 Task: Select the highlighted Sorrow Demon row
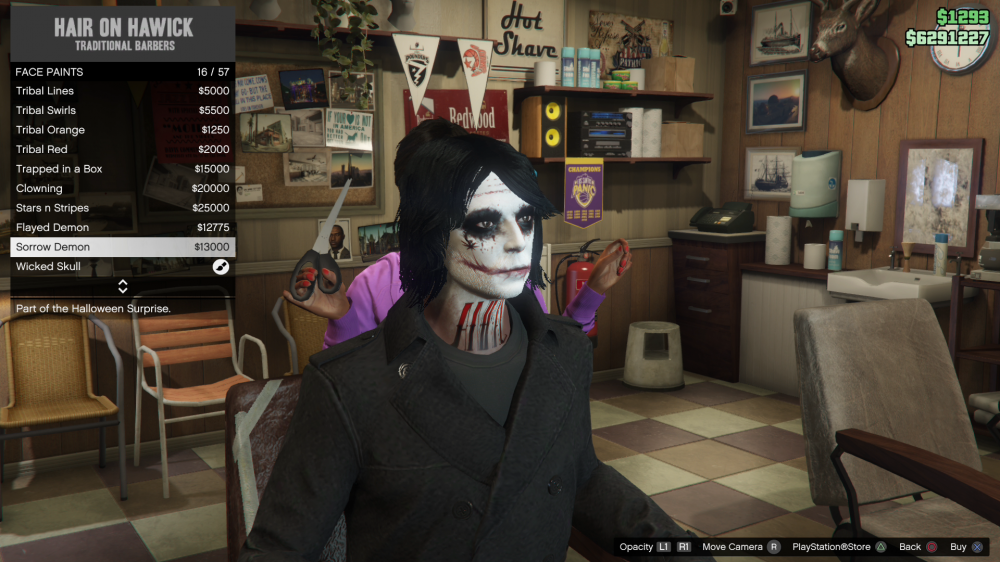tap(122, 247)
